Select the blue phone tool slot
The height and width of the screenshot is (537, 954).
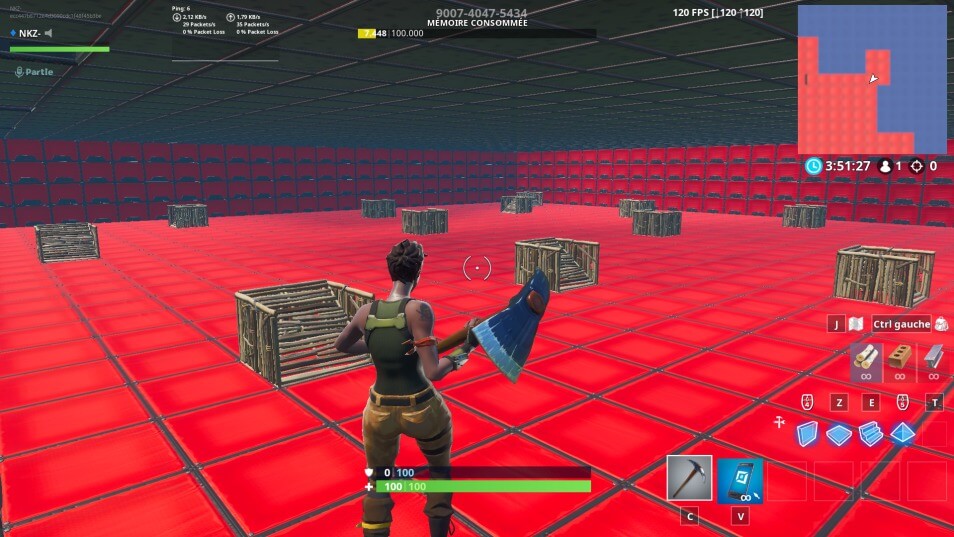740,480
